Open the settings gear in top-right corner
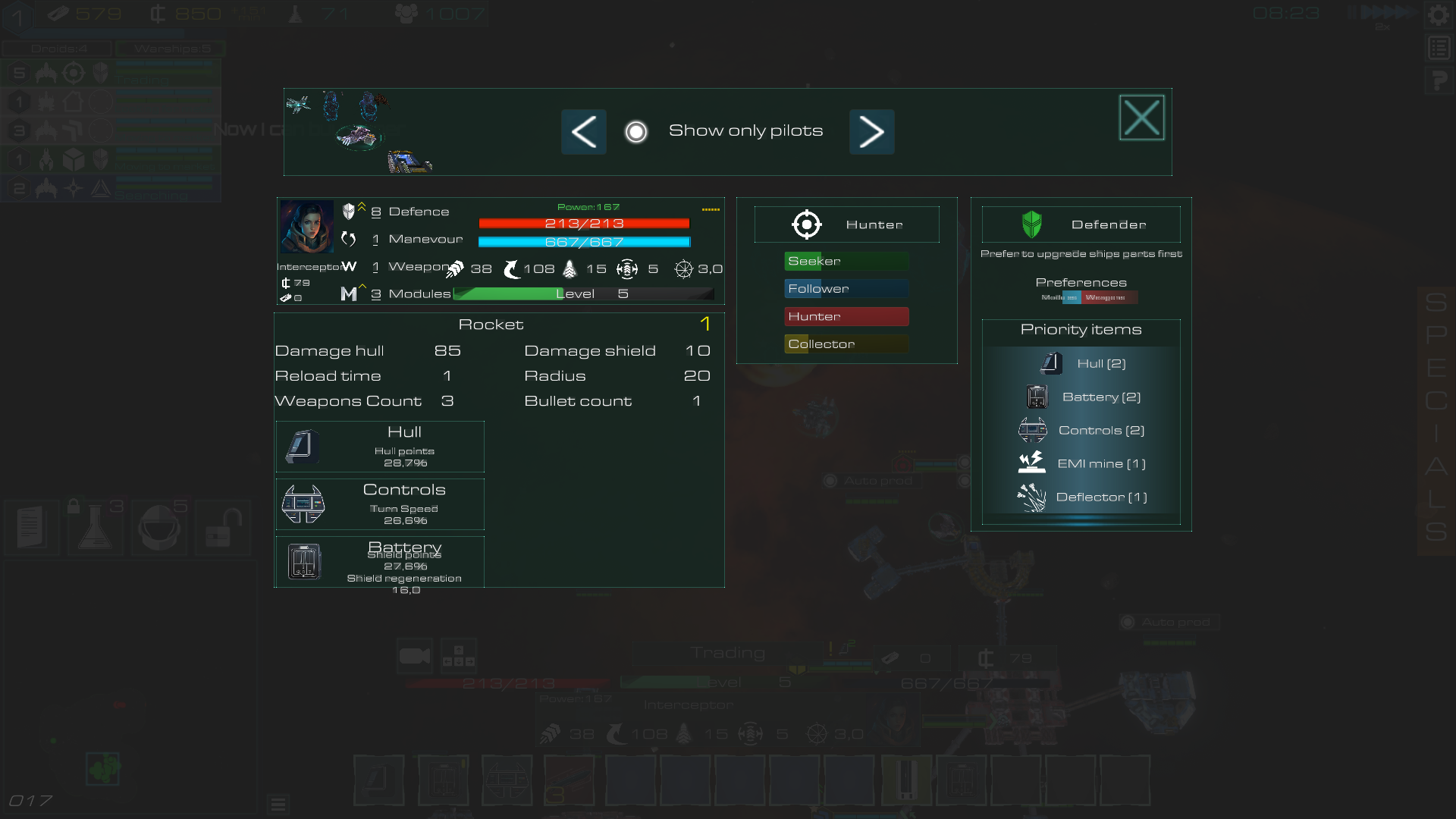 [x=1439, y=14]
